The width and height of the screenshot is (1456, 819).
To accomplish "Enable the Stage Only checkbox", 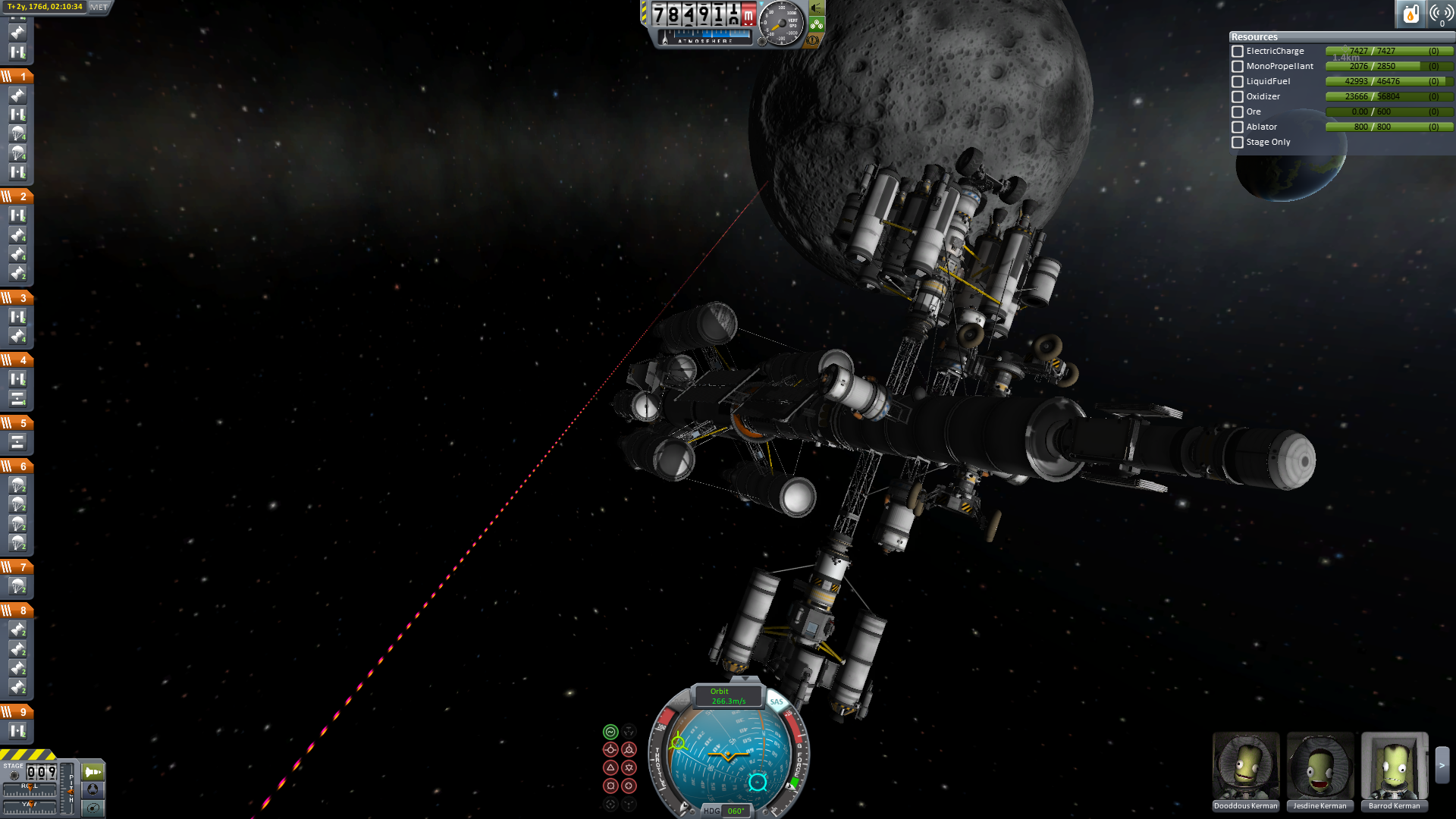I will (1238, 143).
